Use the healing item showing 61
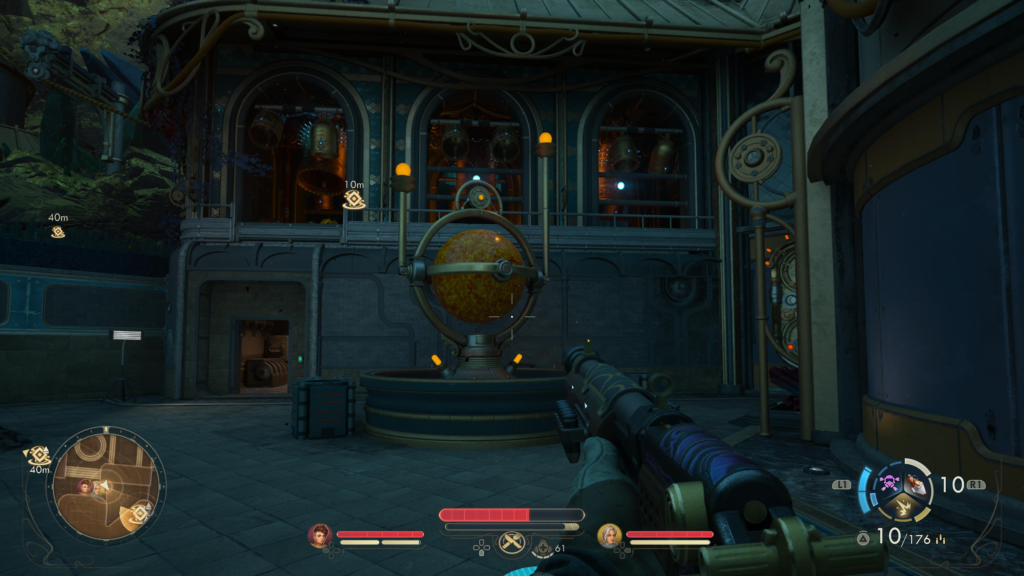 pyautogui.click(x=541, y=547)
